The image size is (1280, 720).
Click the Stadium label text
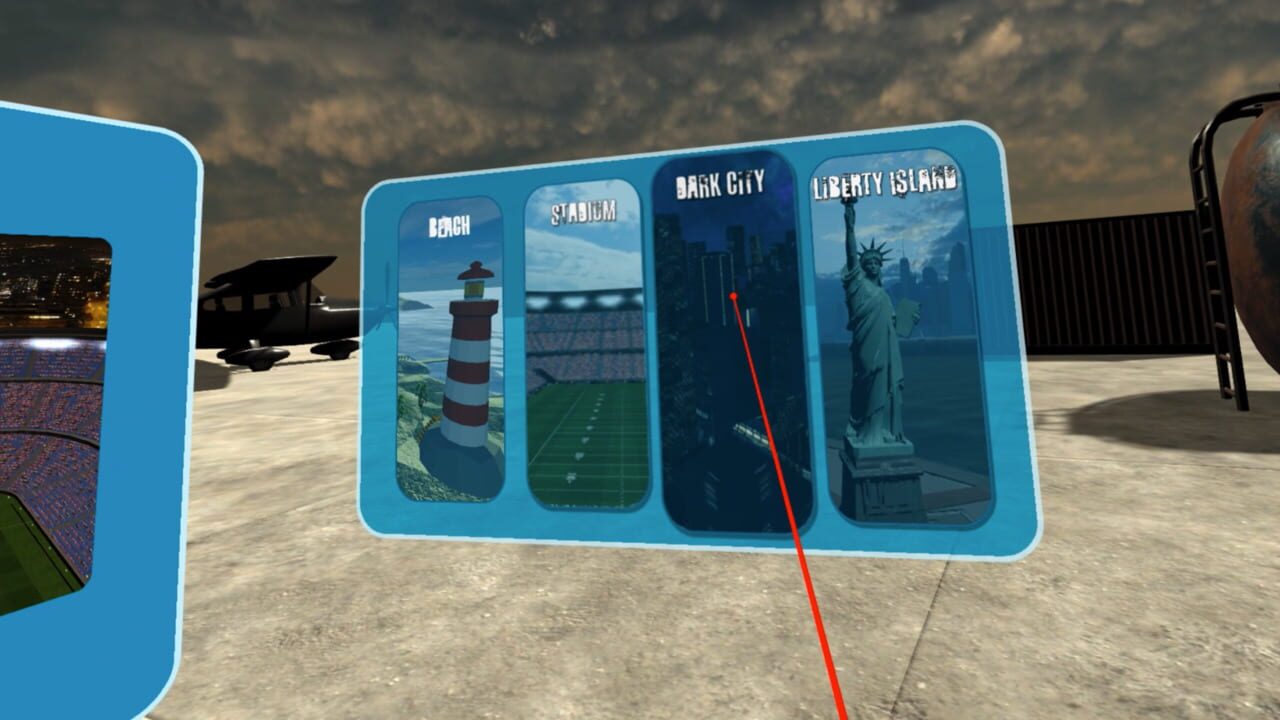(582, 211)
